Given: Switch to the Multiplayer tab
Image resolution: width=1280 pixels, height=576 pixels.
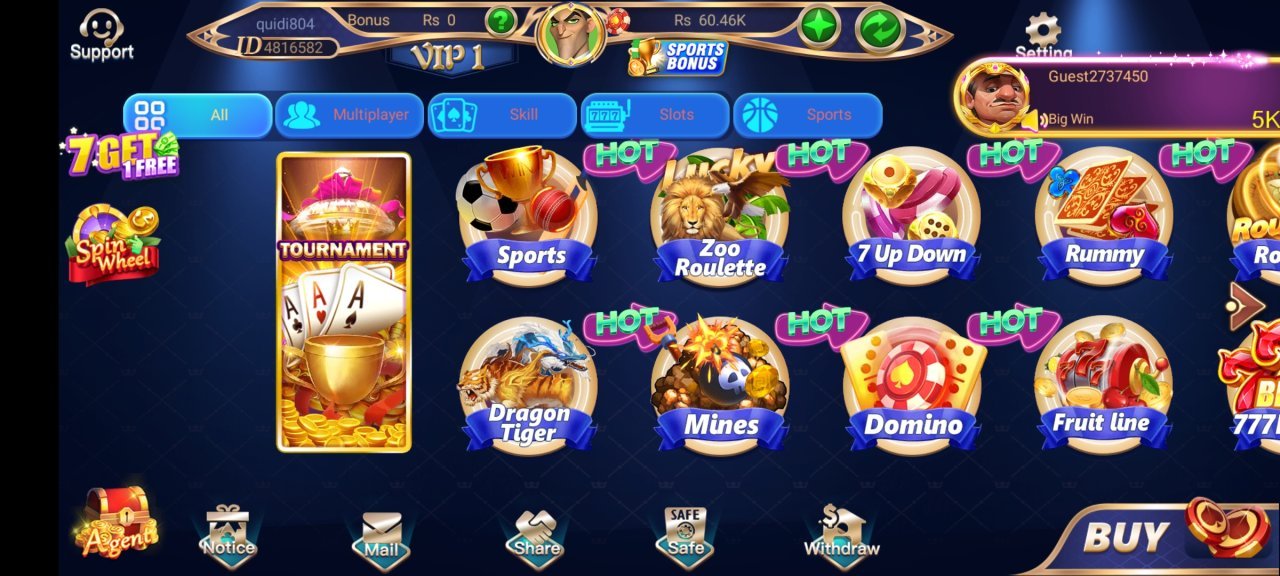Looking at the screenshot, I should pos(349,115).
